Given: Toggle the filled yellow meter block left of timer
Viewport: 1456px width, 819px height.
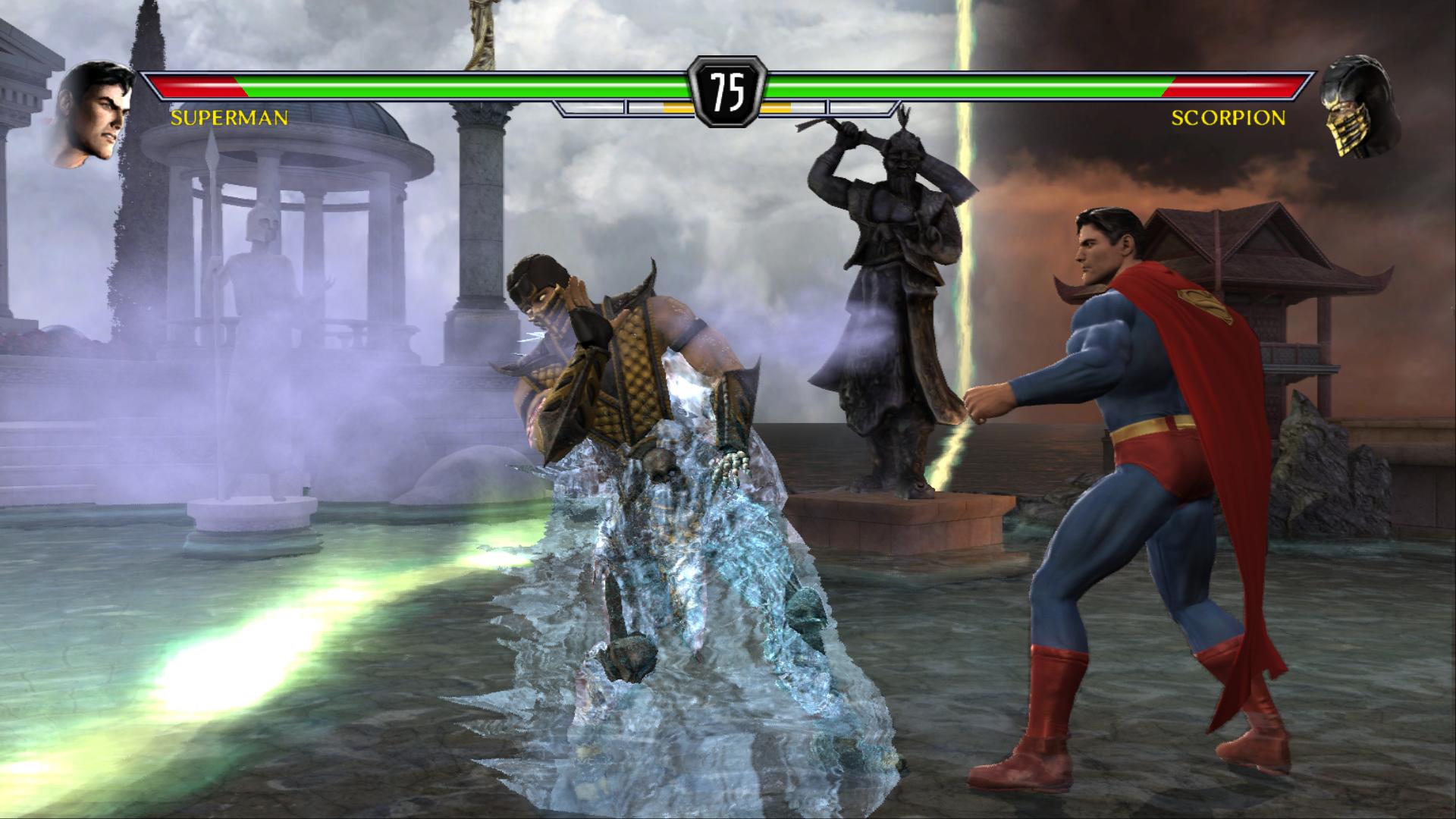Looking at the screenshot, I should pos(679,108).
